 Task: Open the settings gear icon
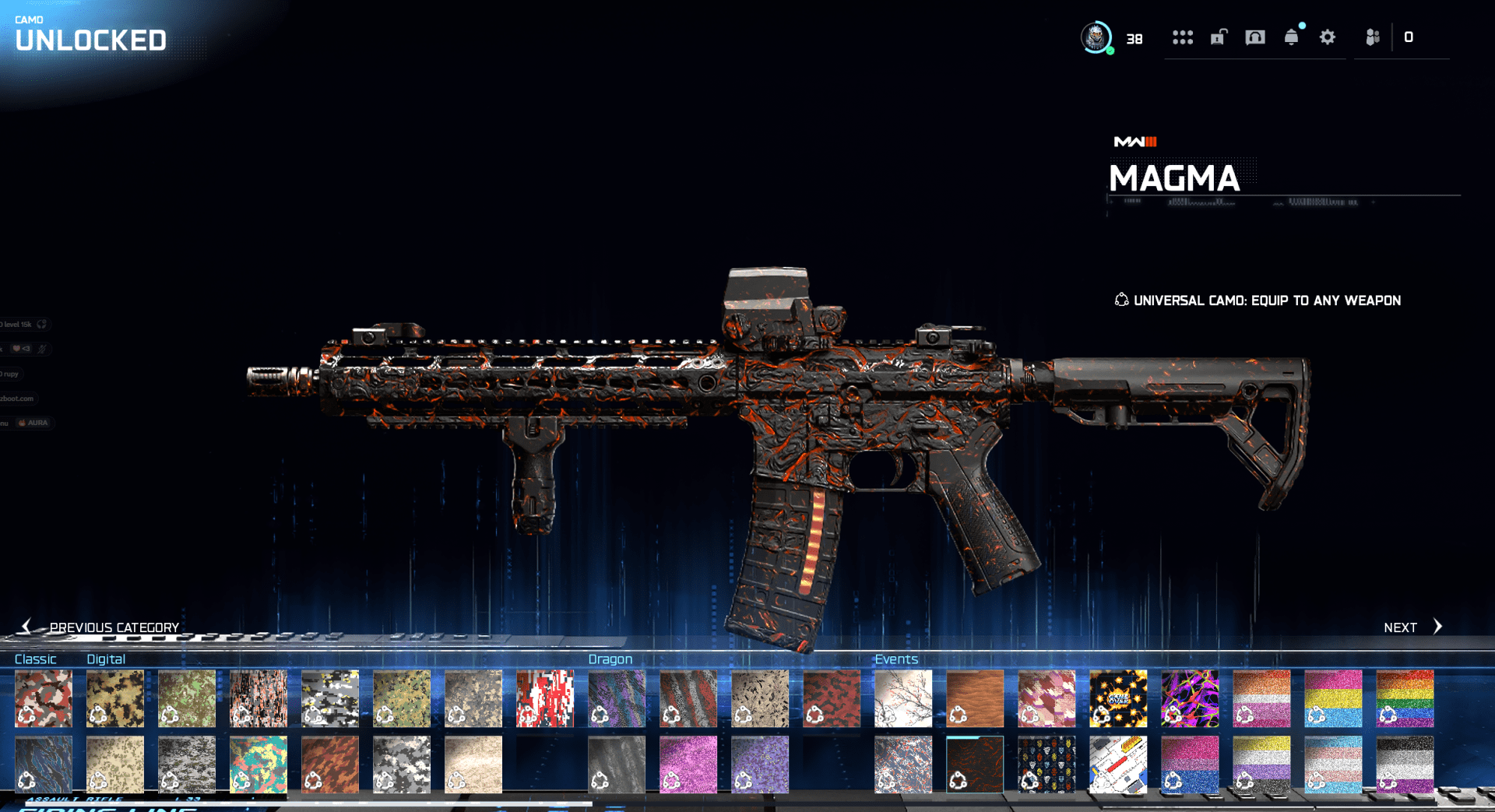tap(1328, 37)
